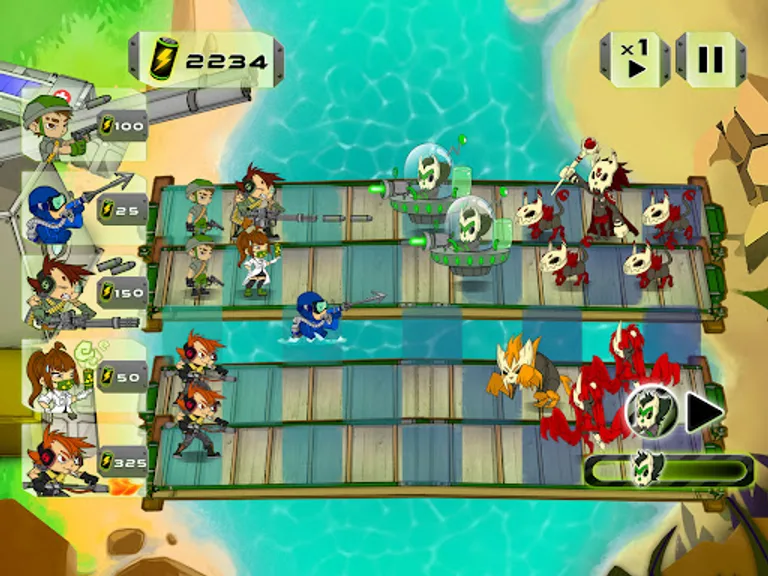768x576 pixels.
Task: Toggle the x1 game speed button
Action: pyautogui.click(x=635, y=60)
